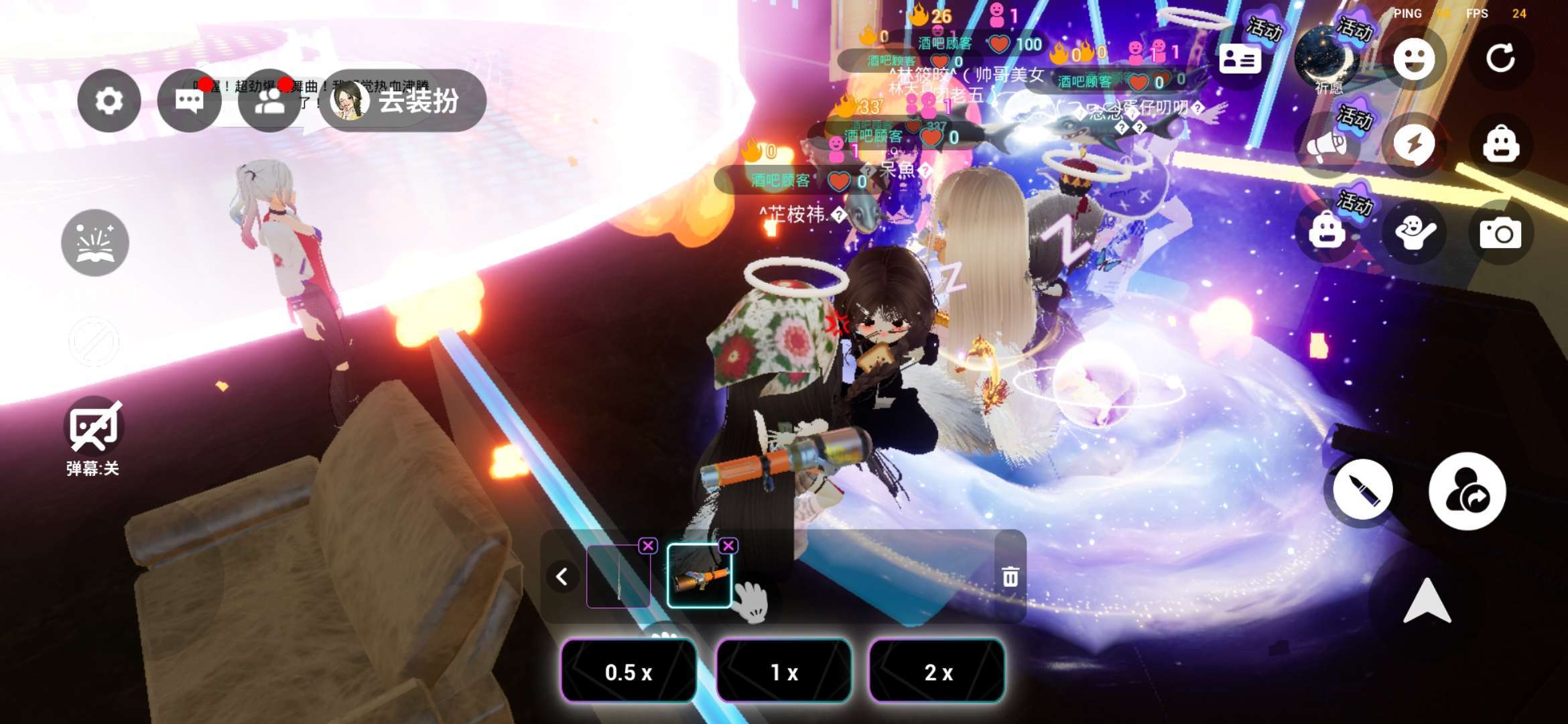The image size is (1568, 724).
Task: Collapse the item bar with left arrow
Action: click(x=562, y=577)
